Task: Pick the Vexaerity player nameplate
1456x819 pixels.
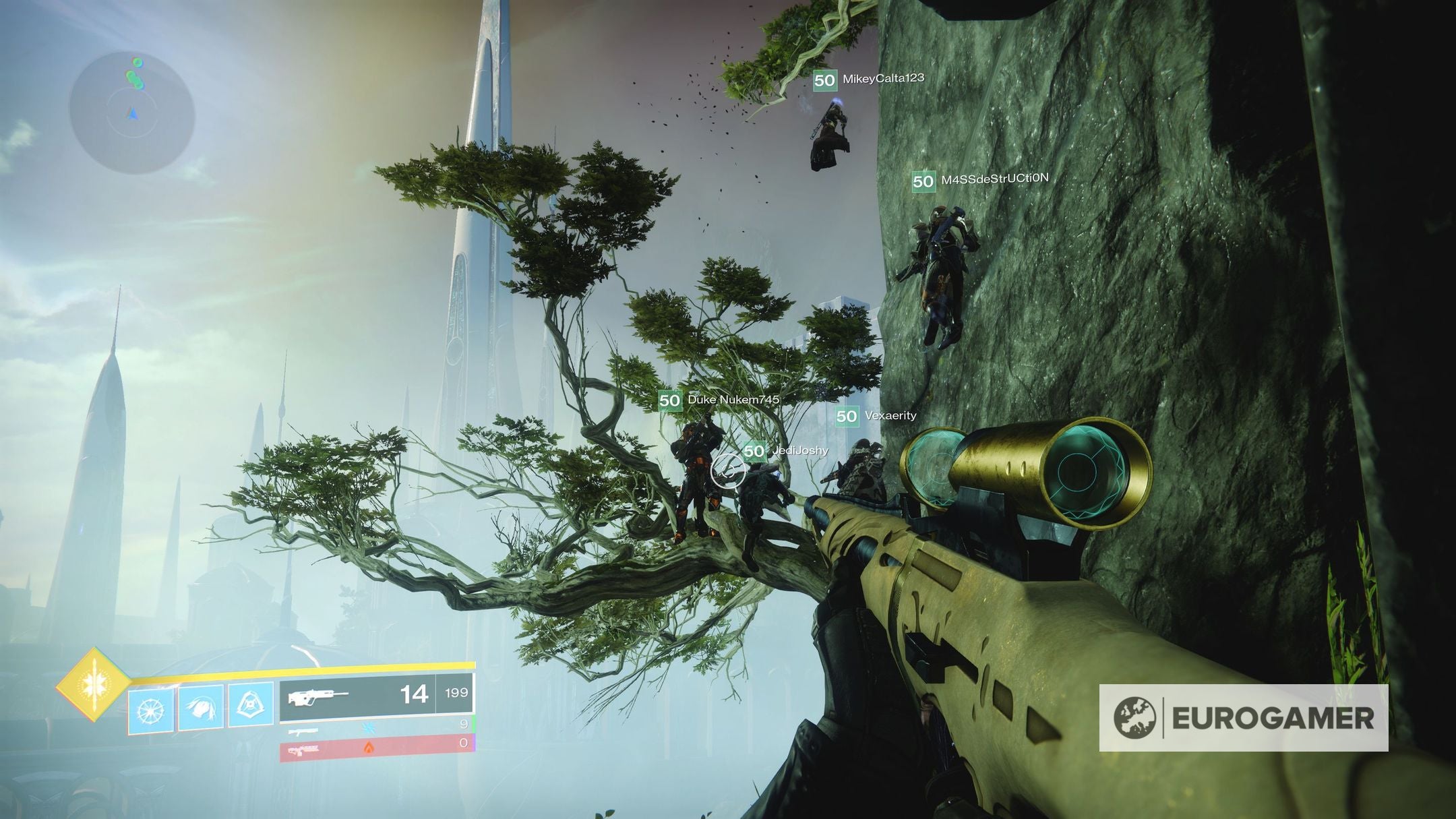Action: pos(876,416)
